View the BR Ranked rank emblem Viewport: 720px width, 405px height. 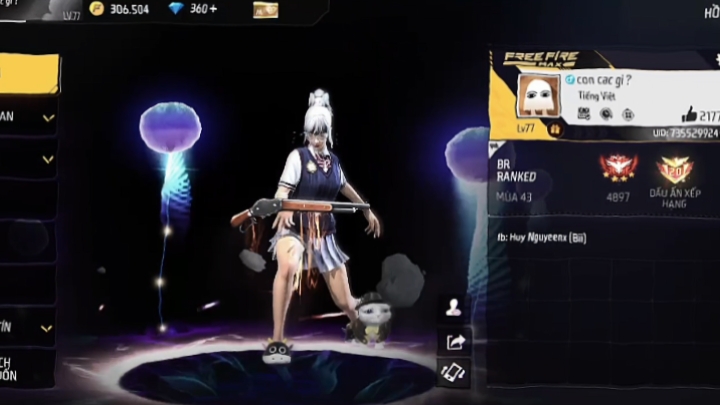tap(617, 167)
